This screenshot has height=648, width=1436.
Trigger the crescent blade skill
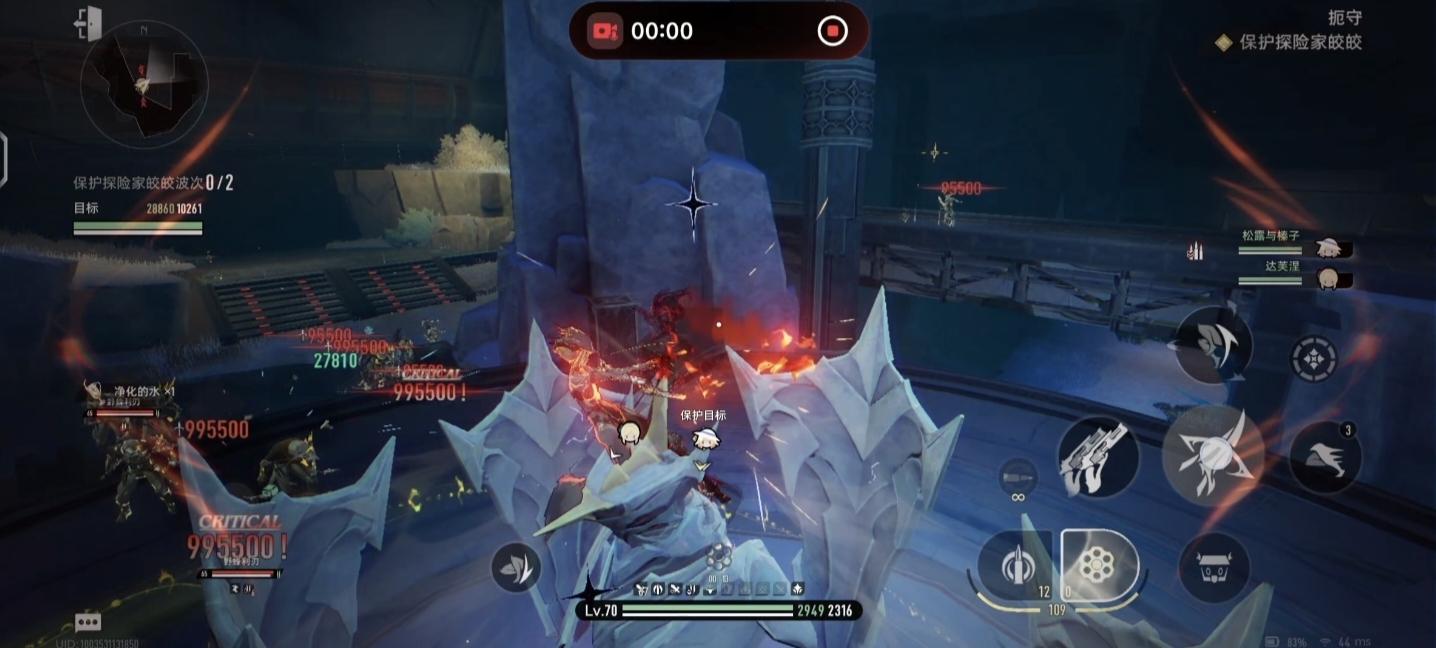(1213, 344)
